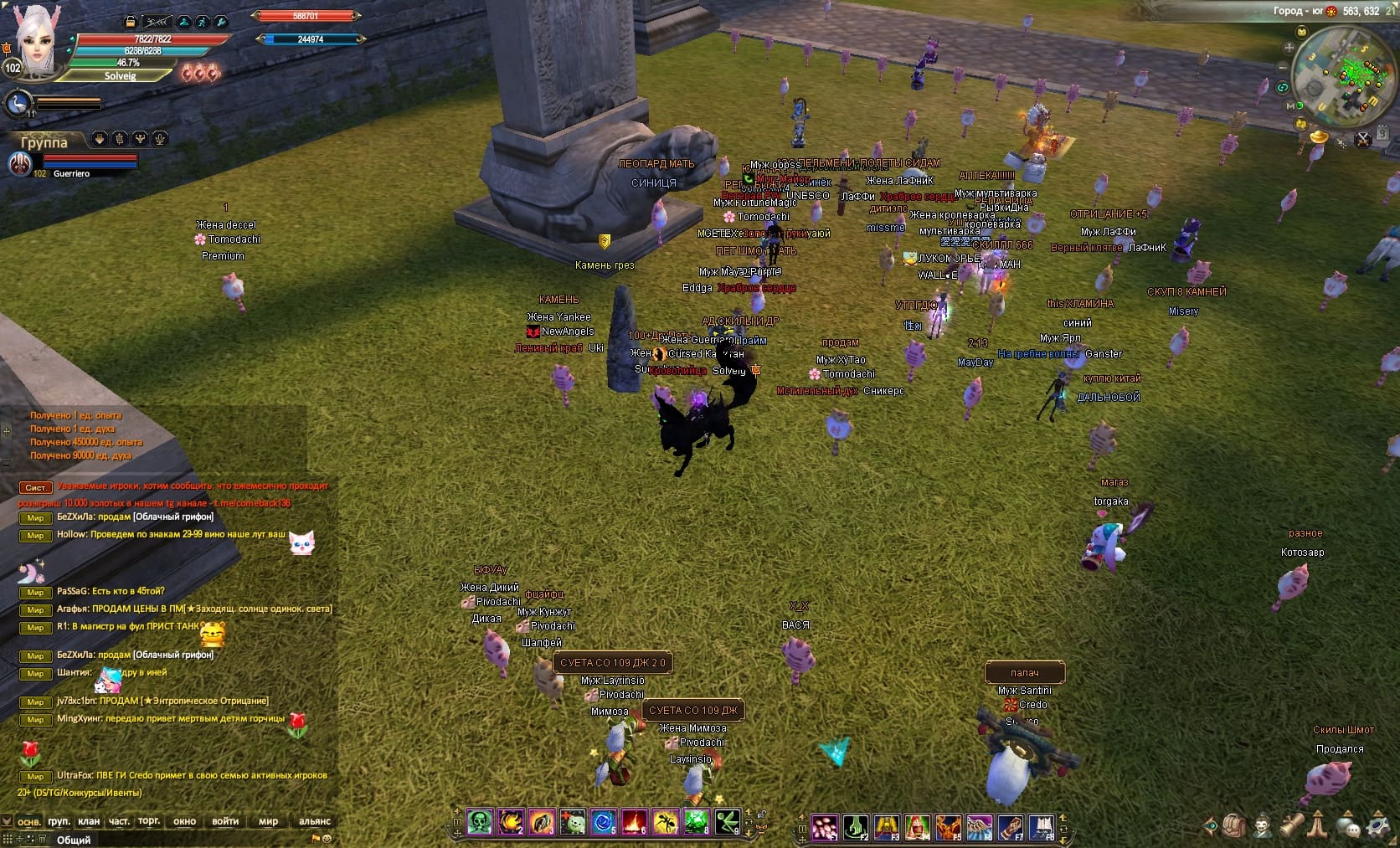Select the white book skill on F8
This screenshot has height=848, width=1400.
(x=1041, y=827)
